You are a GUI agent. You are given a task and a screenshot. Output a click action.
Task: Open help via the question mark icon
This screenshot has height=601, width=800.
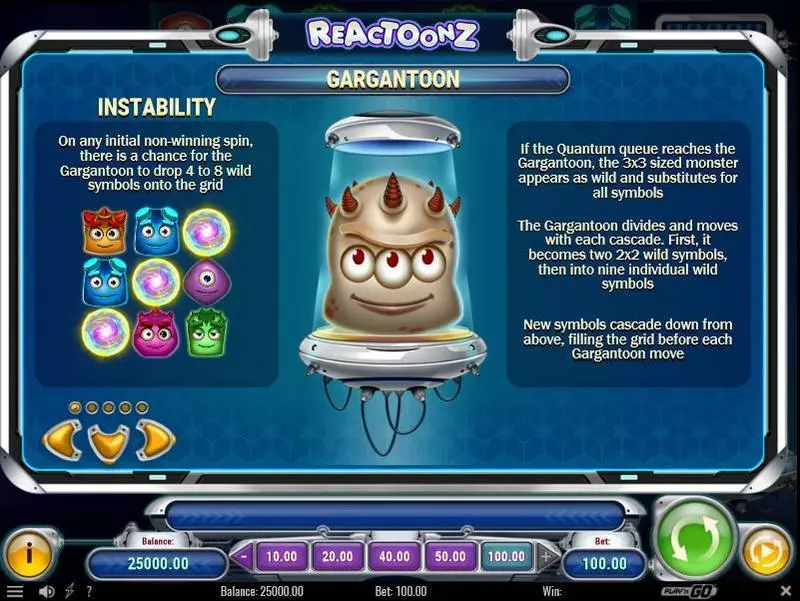pos(90,592)
